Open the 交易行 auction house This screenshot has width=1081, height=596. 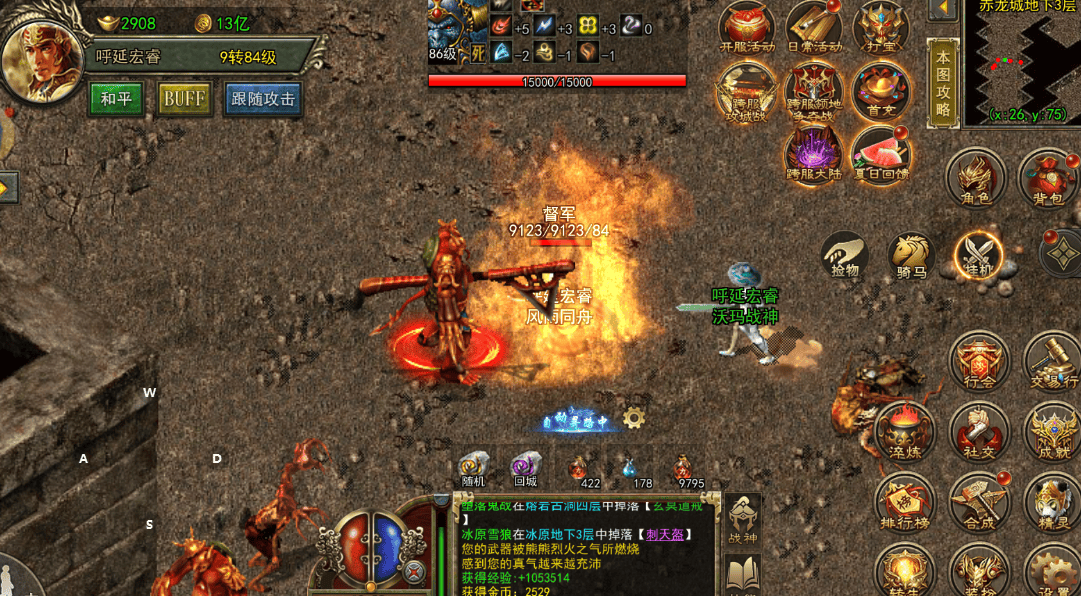(x=1050, y=360)
